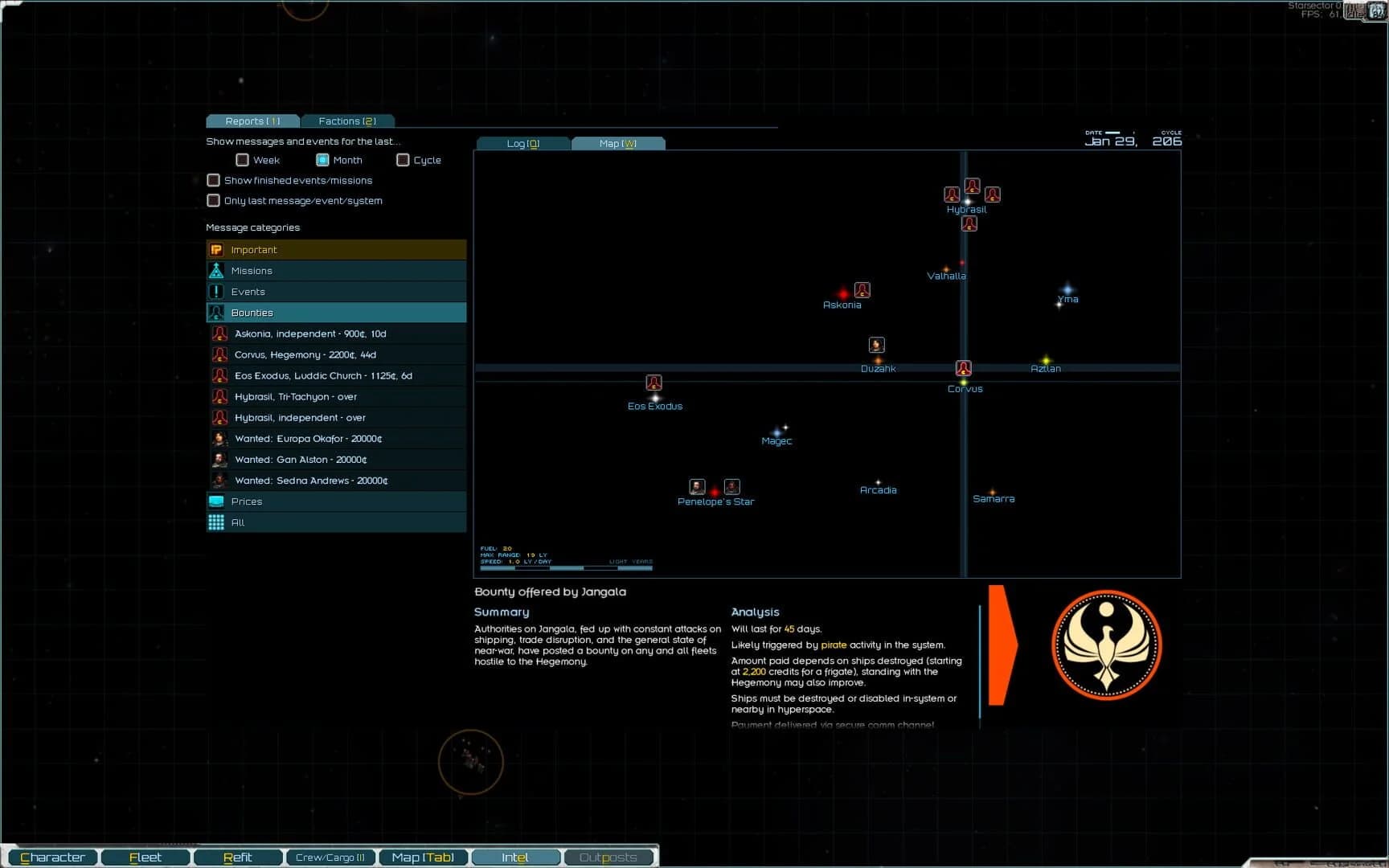
Task: Click the Important category flag icon
Action: tap(217, 249)
